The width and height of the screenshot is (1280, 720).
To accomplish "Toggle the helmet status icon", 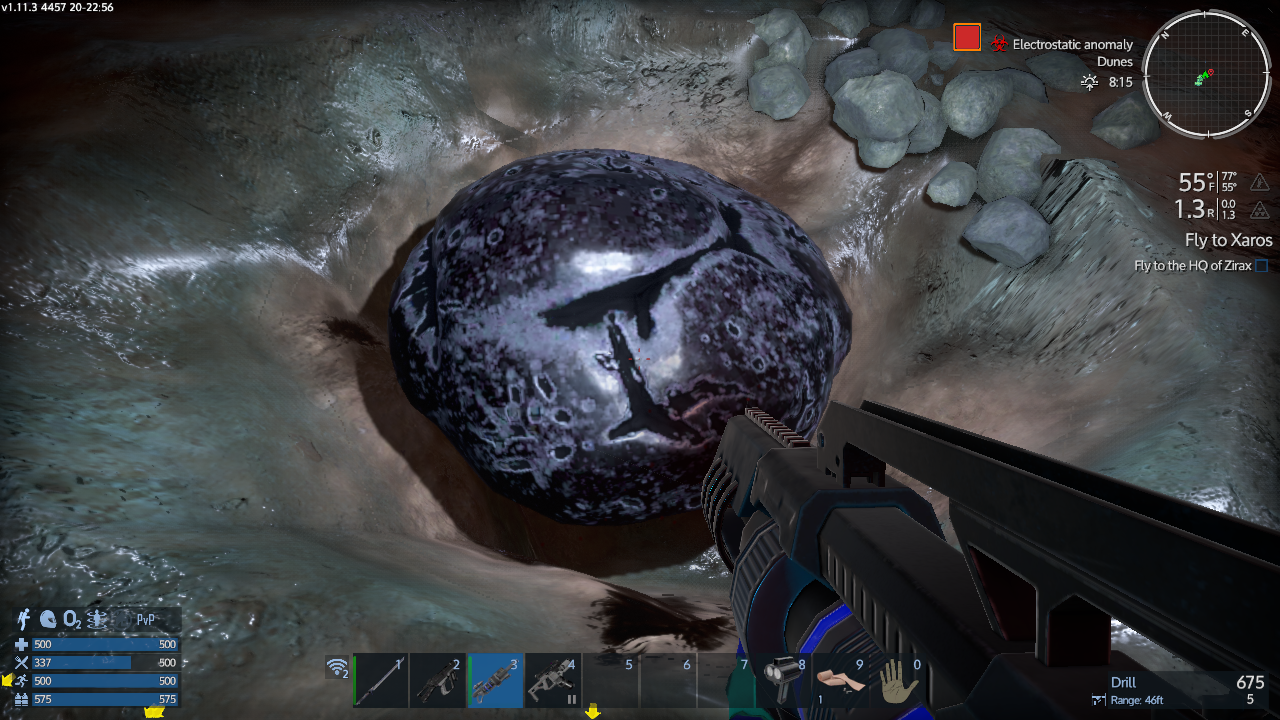I will [48, 619].
